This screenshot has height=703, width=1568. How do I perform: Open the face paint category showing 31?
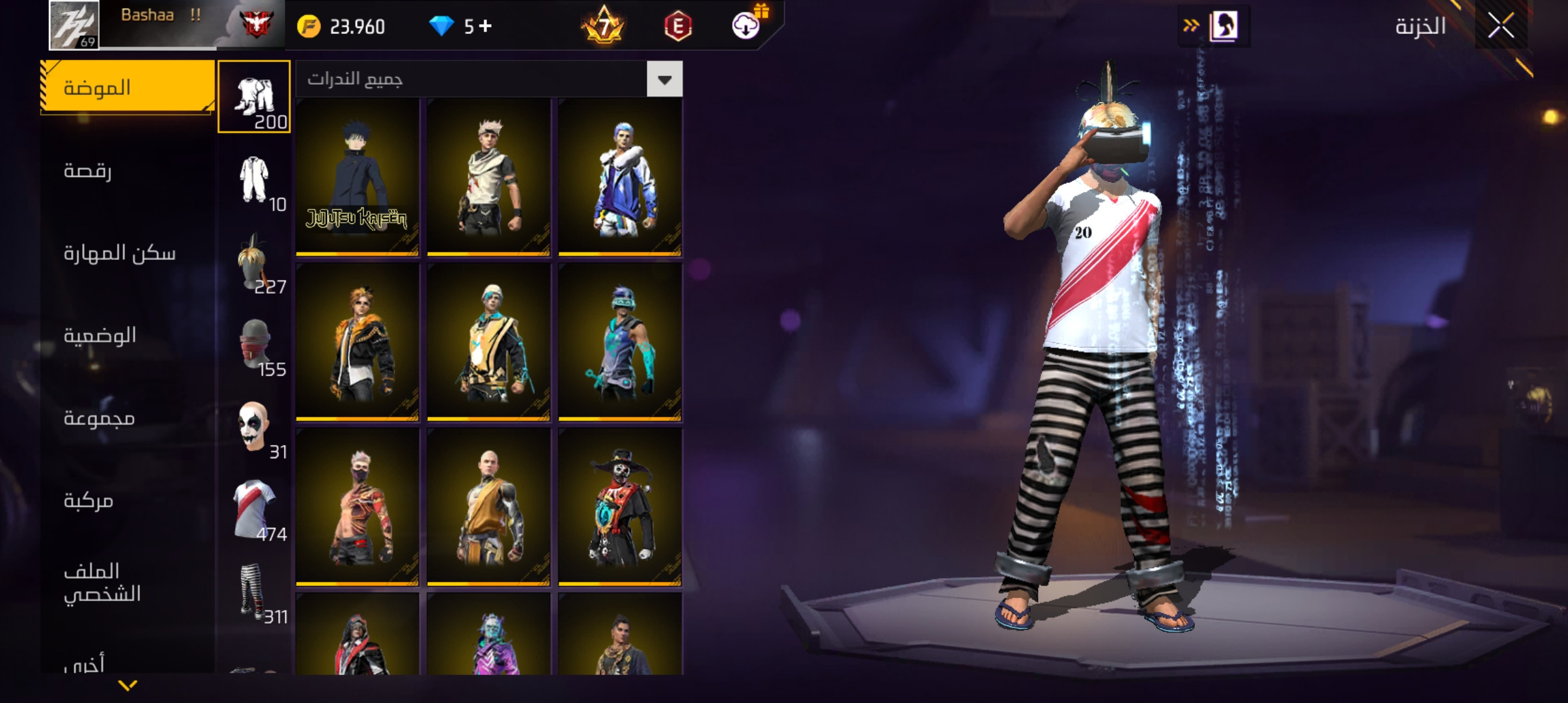click(254, 428)
